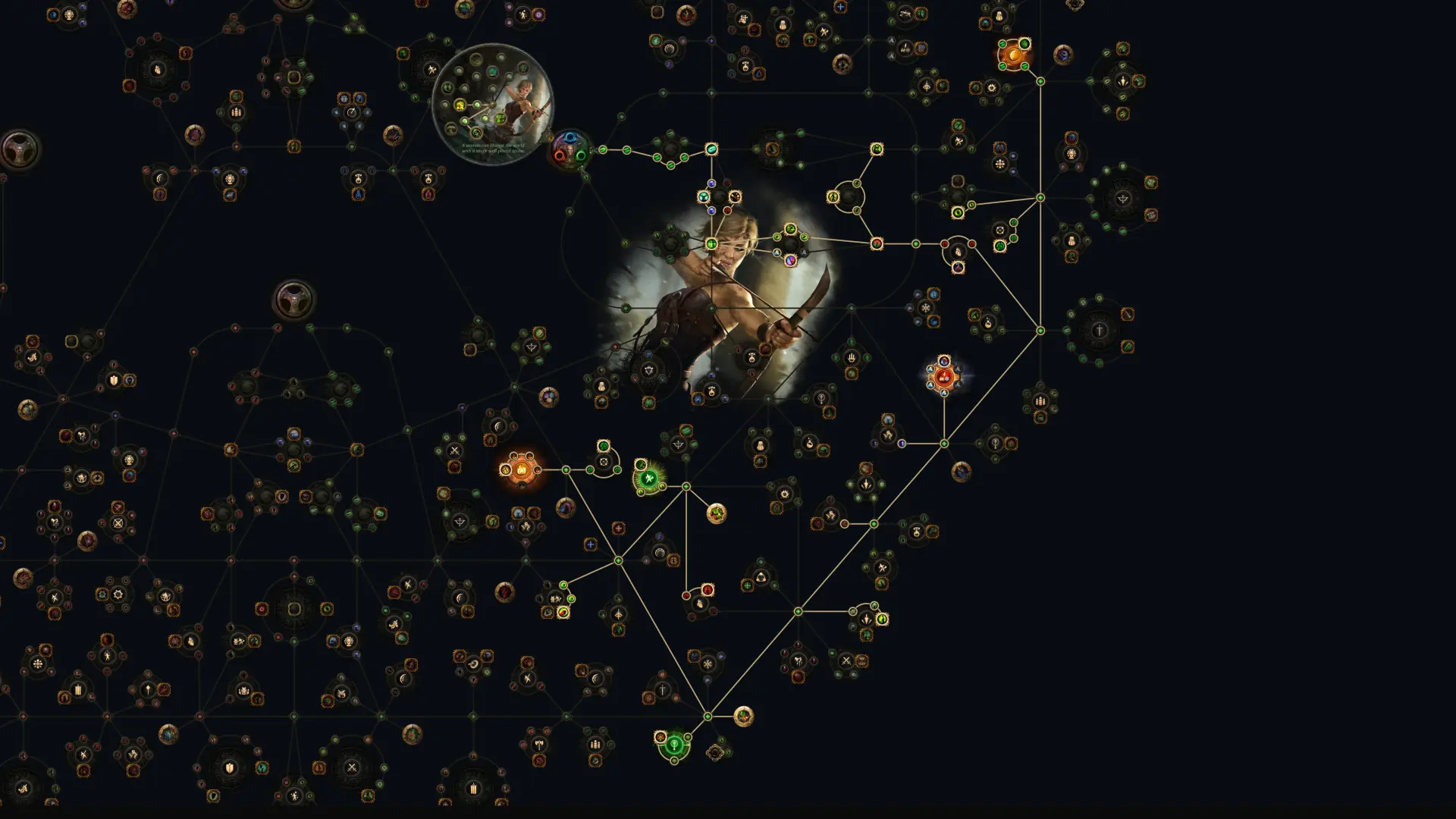
Task: Select the bright green glowing crossed-blades notable
Action: coord(650,479)
